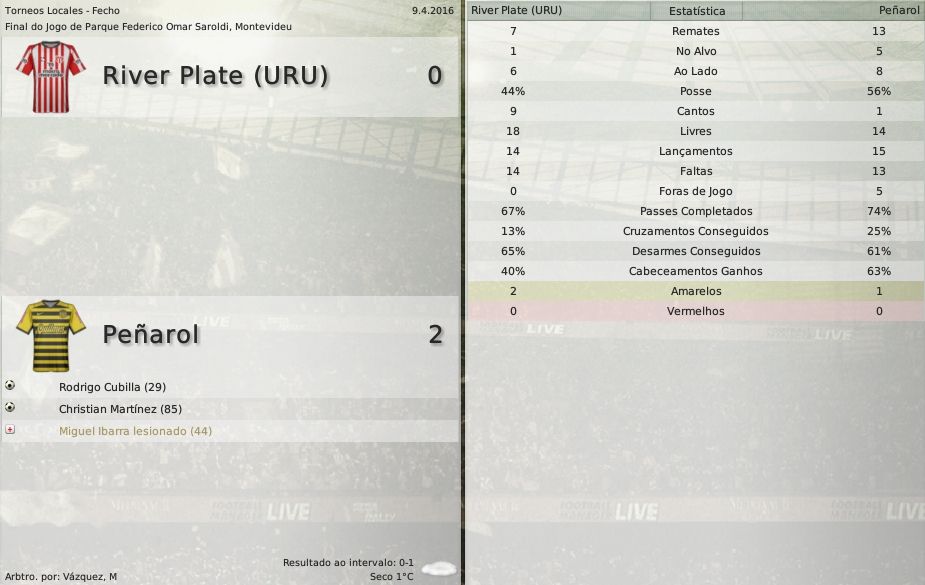Click the Estatística column header
Viewport: 925px width, 585px height.
pos(696,11)
